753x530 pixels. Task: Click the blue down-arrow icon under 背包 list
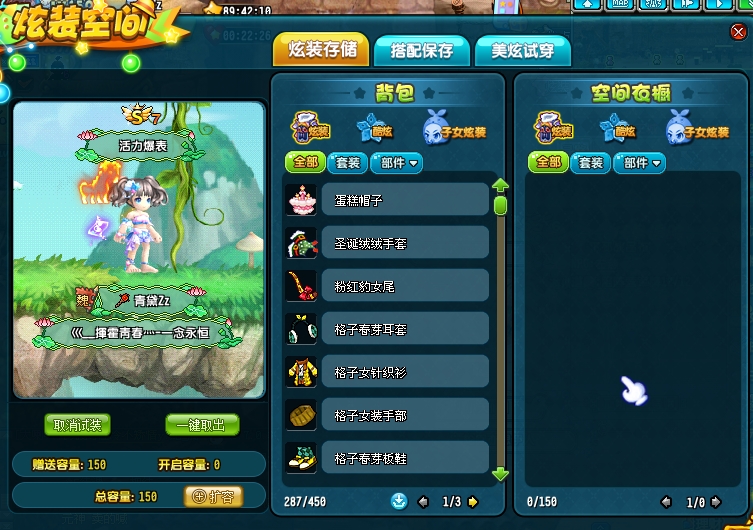399,501
